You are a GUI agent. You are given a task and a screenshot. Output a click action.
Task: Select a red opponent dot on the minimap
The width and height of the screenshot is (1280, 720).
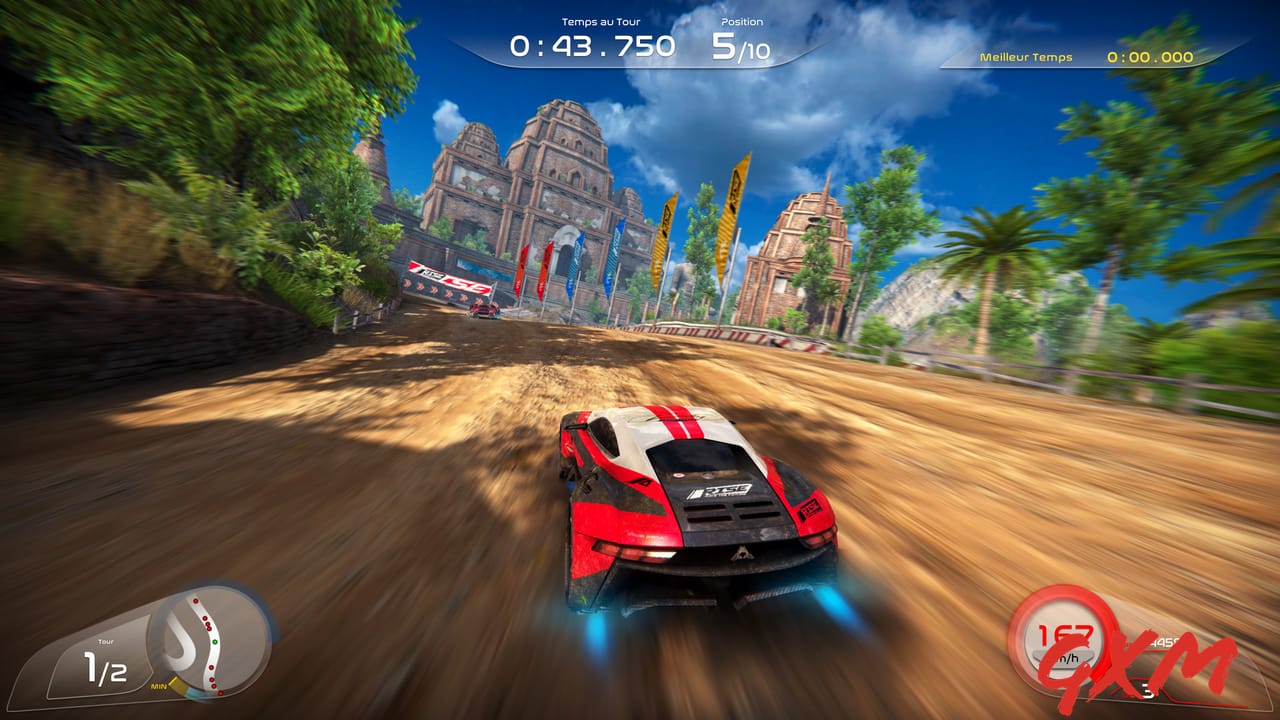click(x=196, y=601)
